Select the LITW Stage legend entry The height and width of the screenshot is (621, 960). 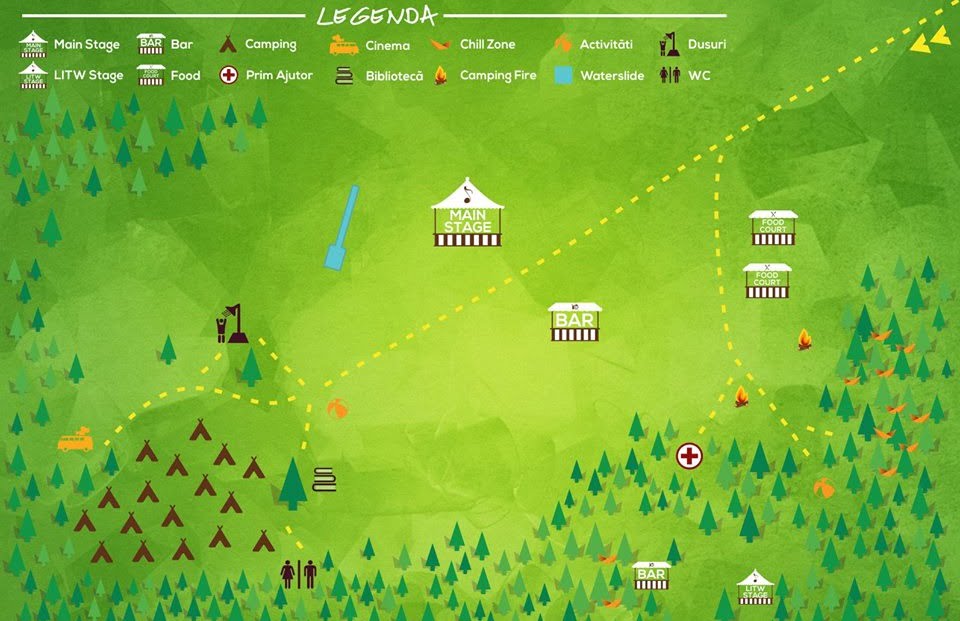pyautogui.click(x=70, y=75)
